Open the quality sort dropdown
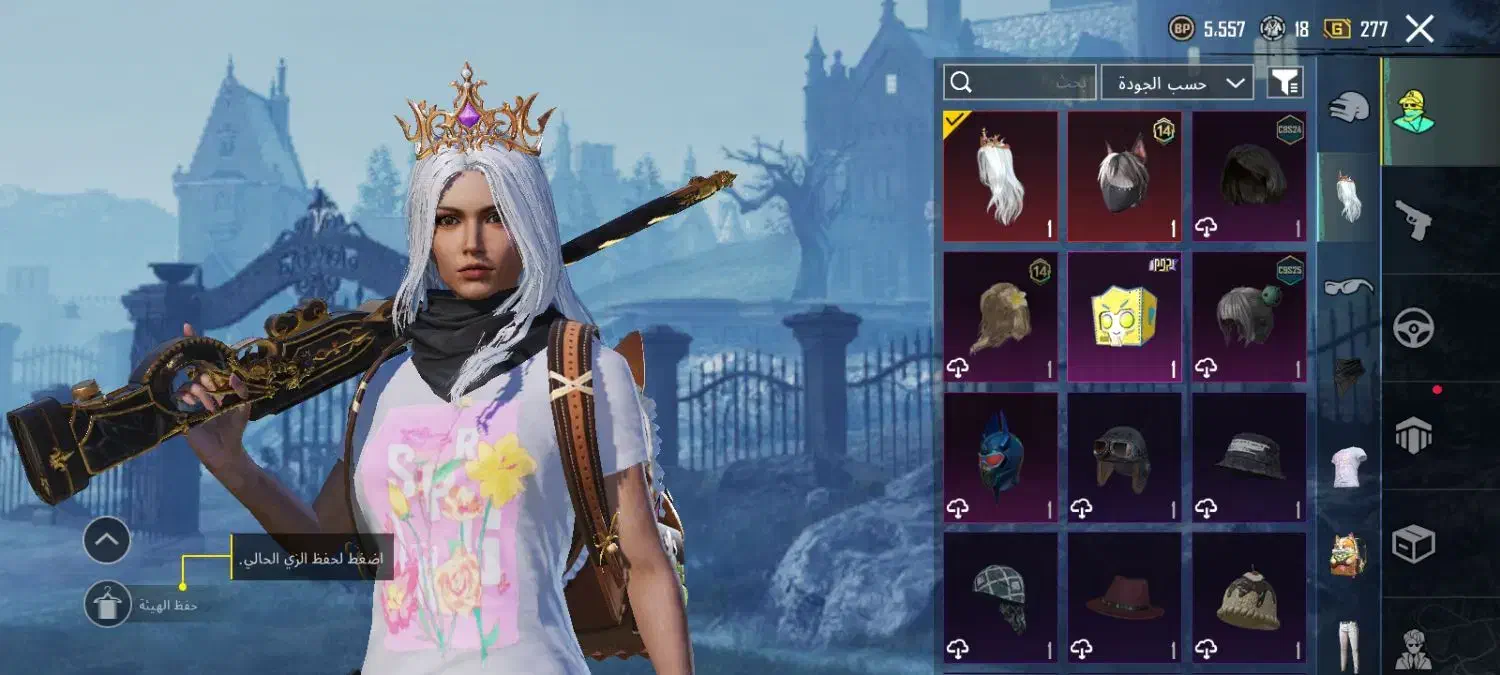1500x675 pixels. click(x=1177, y=83)
